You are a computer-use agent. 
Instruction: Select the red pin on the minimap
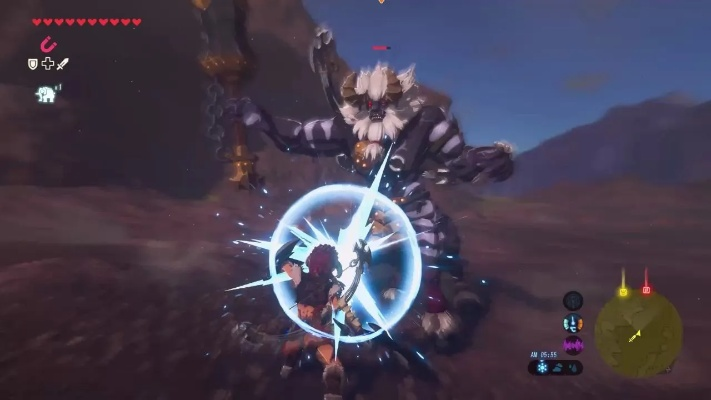tap(646, 290)
